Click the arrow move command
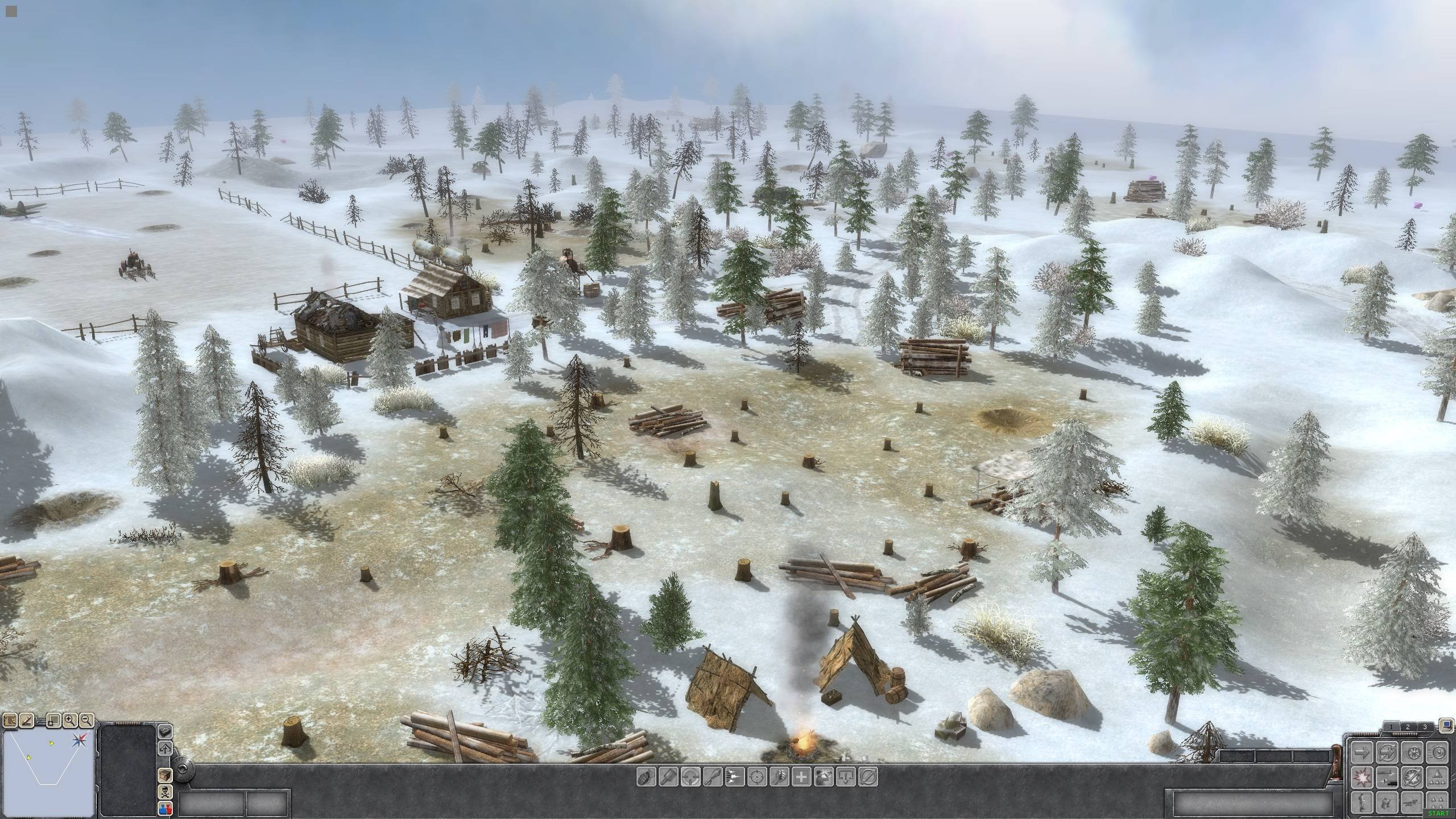Viewport: 1456px width, 819px height. (x=1362, y=753)
